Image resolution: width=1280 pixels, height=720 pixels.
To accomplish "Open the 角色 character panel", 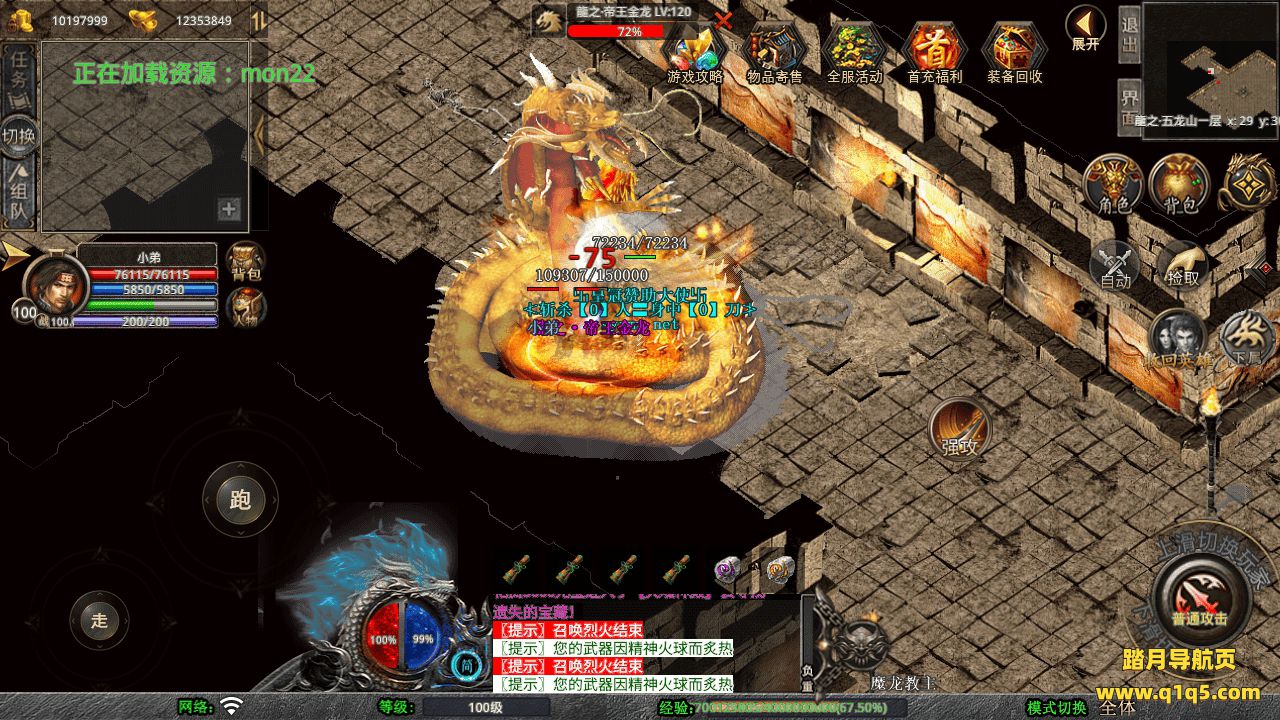I will [x=1113, y=185].
